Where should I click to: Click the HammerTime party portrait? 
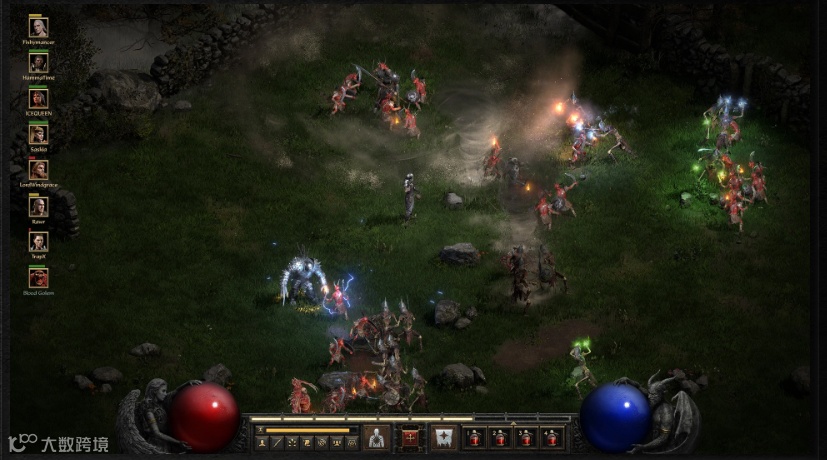point(38,63)
